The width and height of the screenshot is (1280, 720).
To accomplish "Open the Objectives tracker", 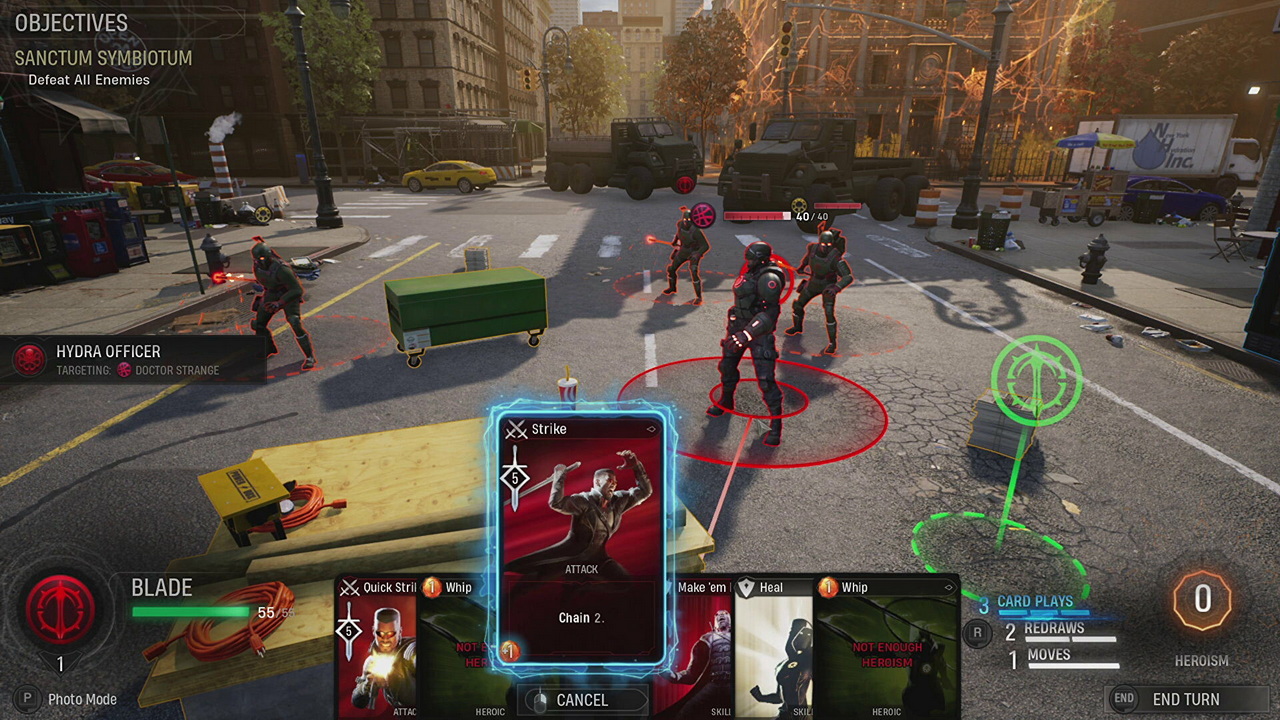I will coord(71,23).
